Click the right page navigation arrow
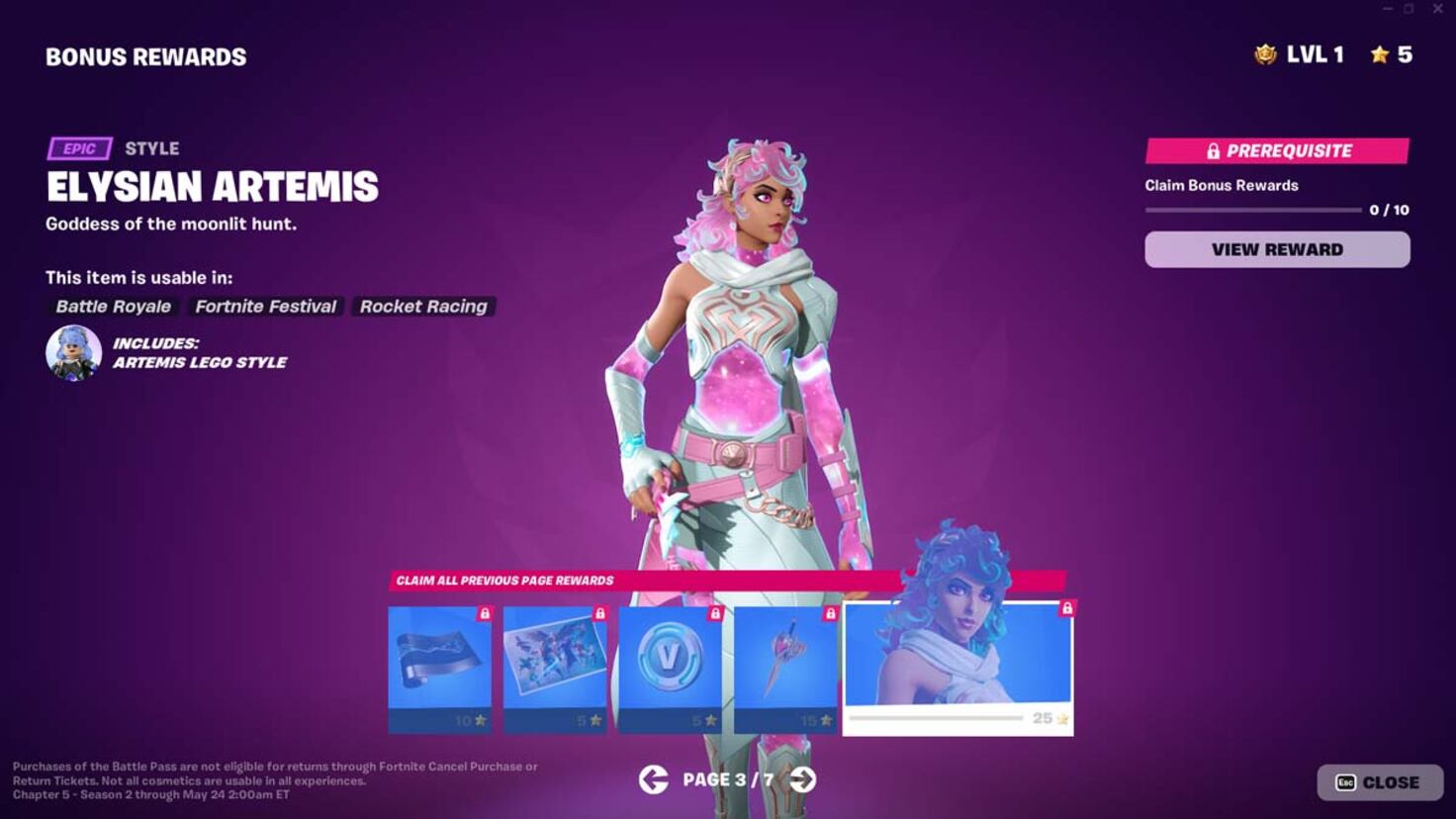Viewport: 1456px width, 819px height. click(x=800, y=780)
